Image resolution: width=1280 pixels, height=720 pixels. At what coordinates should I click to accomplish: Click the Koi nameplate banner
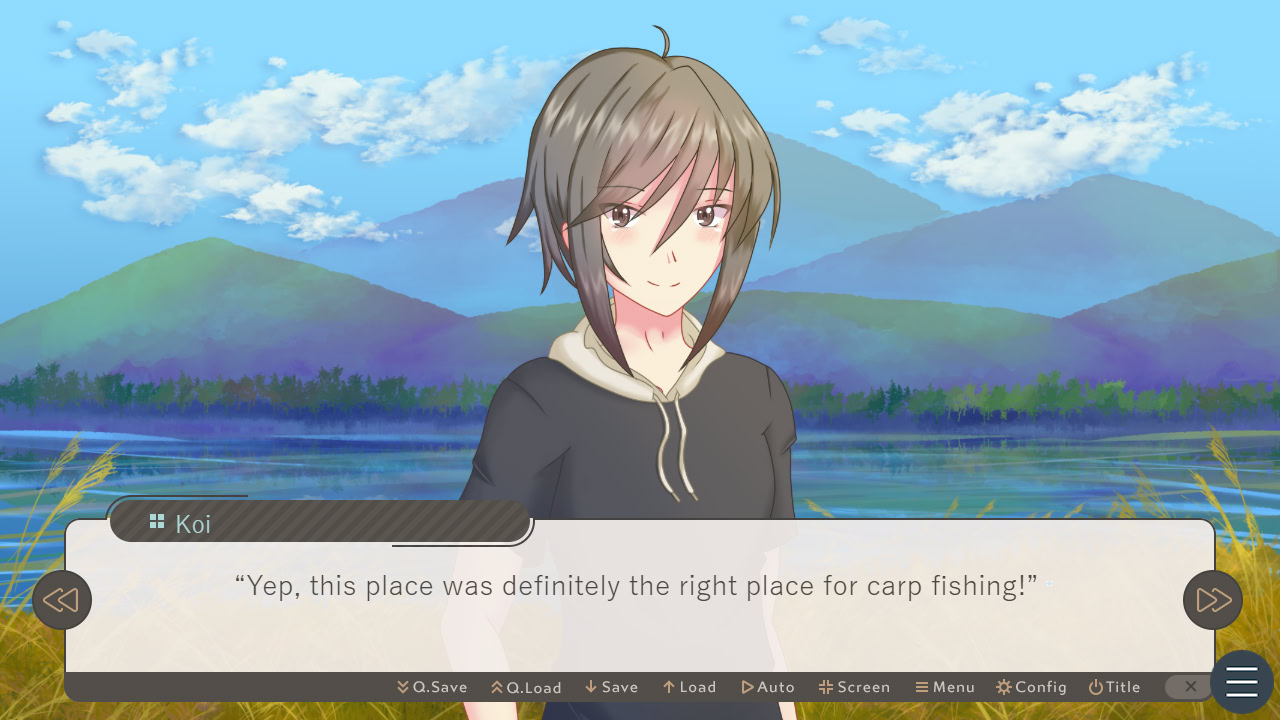320,520
